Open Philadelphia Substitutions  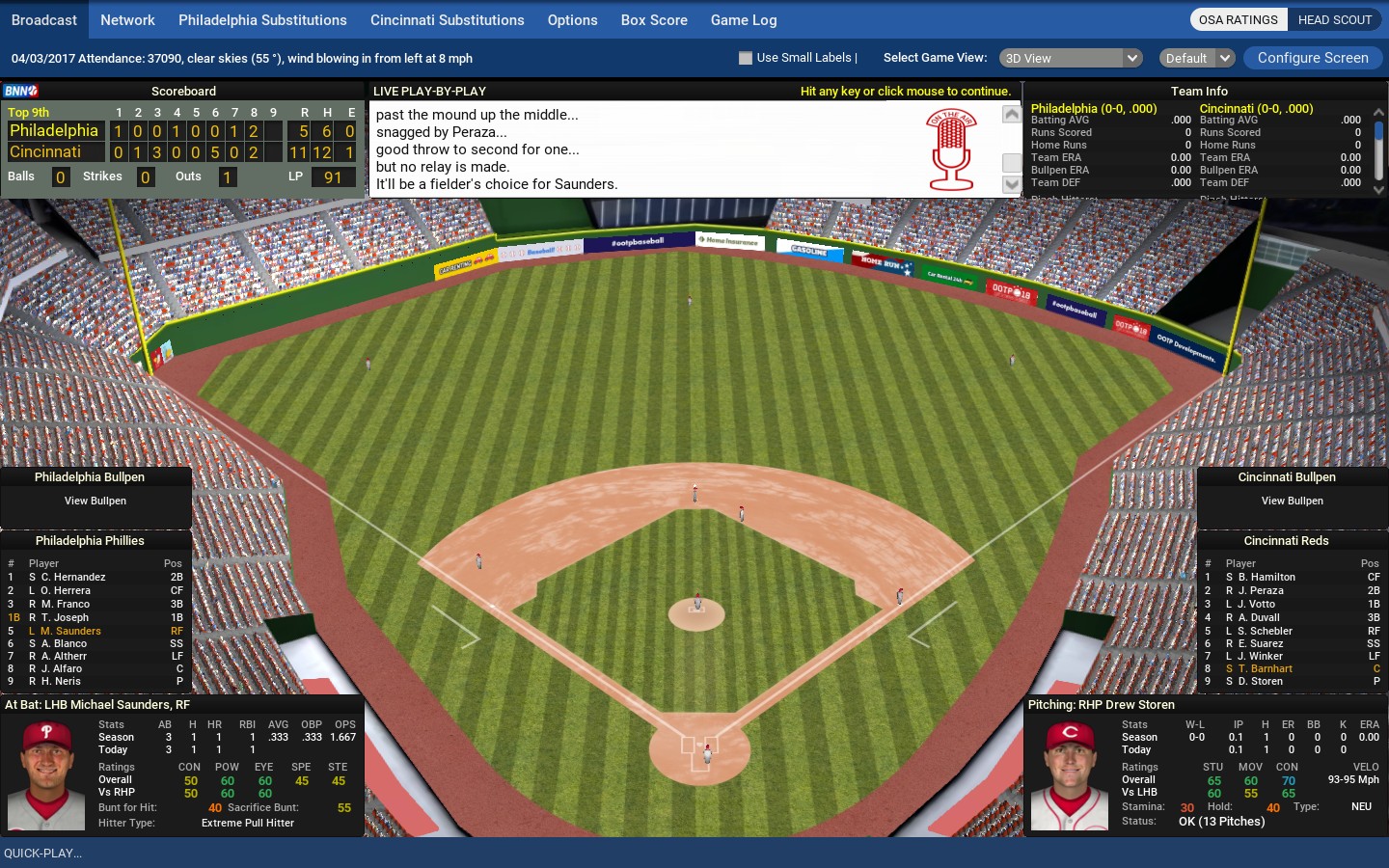[x=262, y=20]
